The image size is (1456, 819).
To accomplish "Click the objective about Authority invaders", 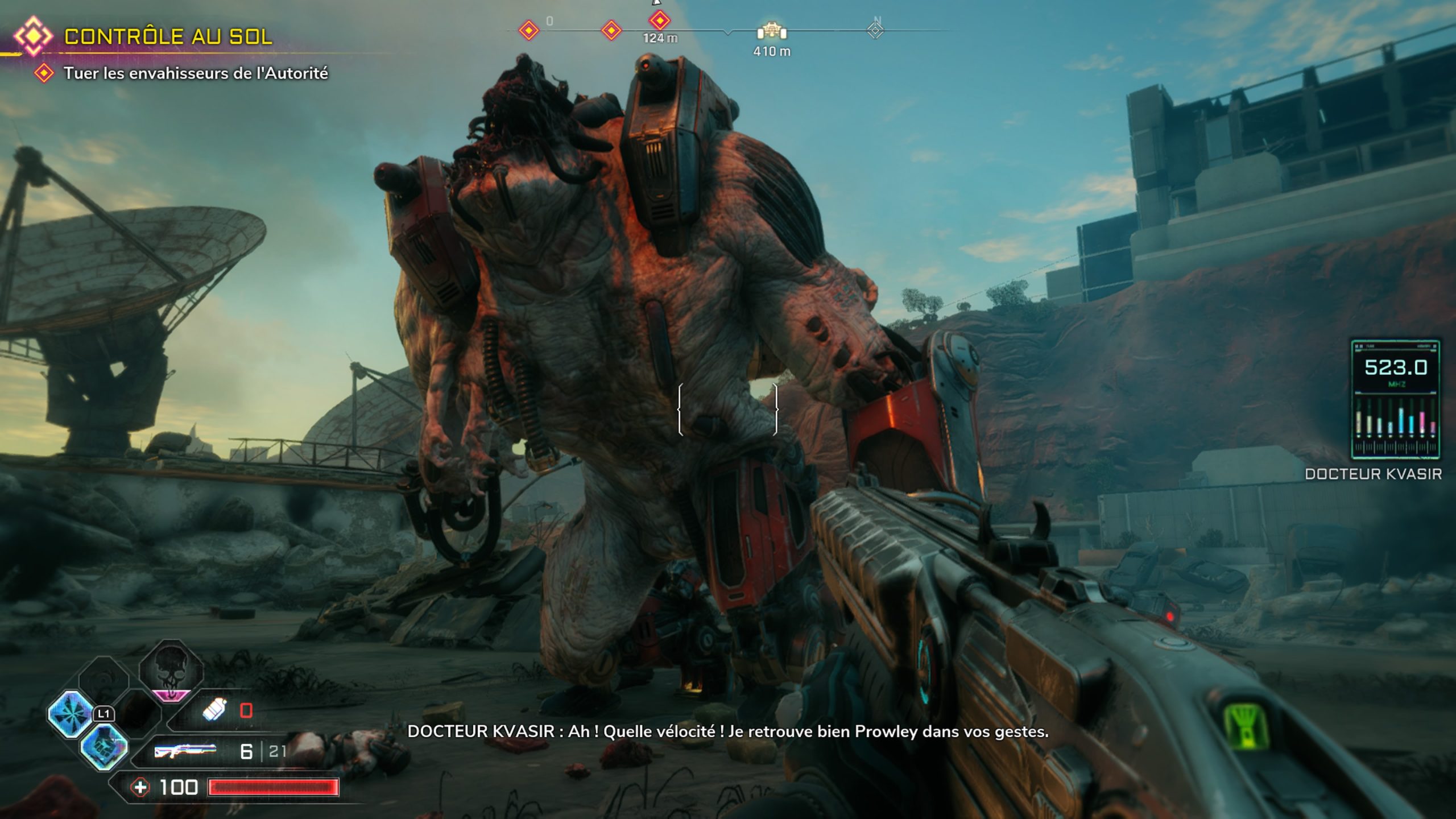I will pos(195,73).
